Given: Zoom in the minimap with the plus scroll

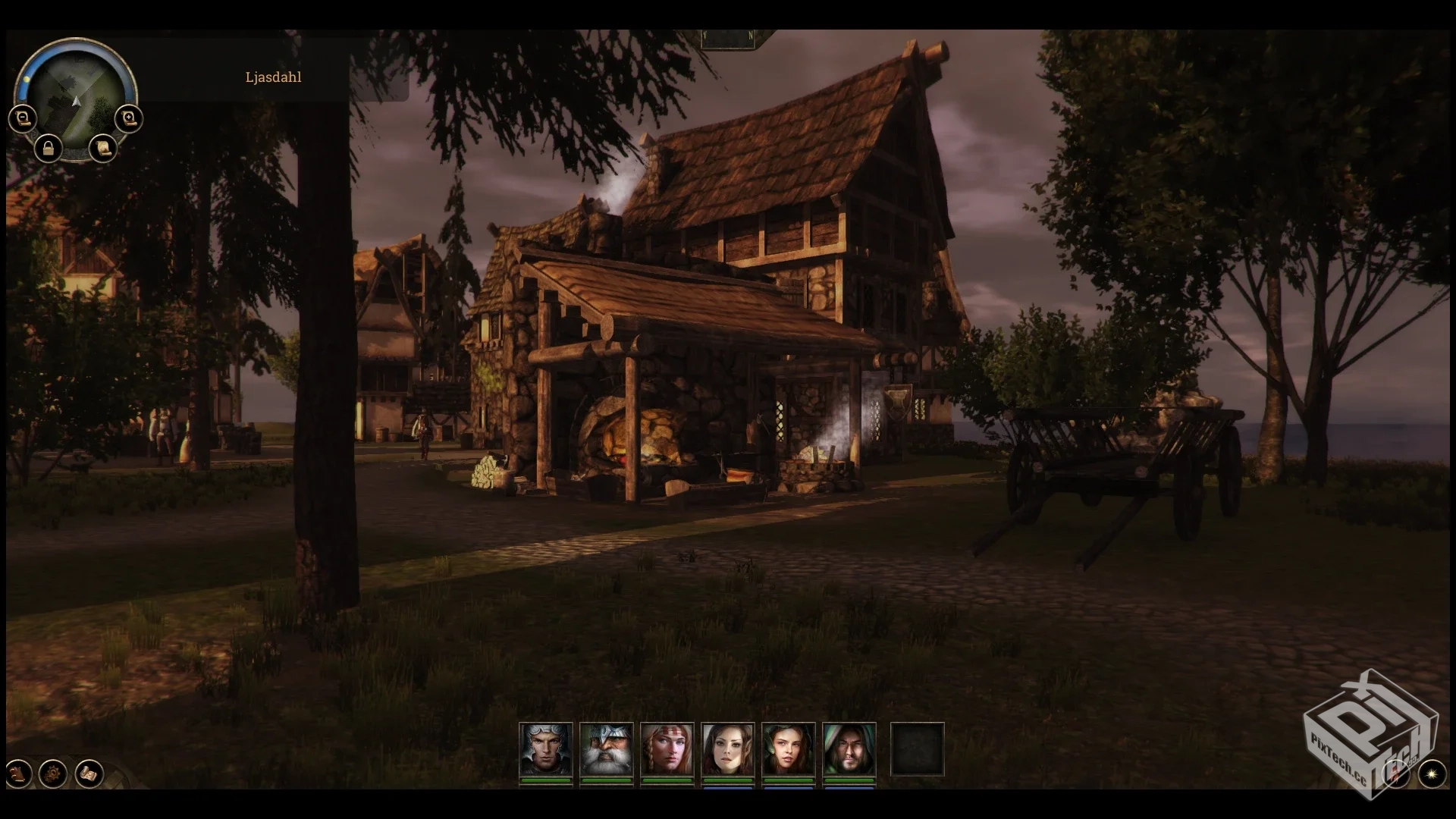Looking at the screenshot, I should pyautogui.click(x=129, y=118).
